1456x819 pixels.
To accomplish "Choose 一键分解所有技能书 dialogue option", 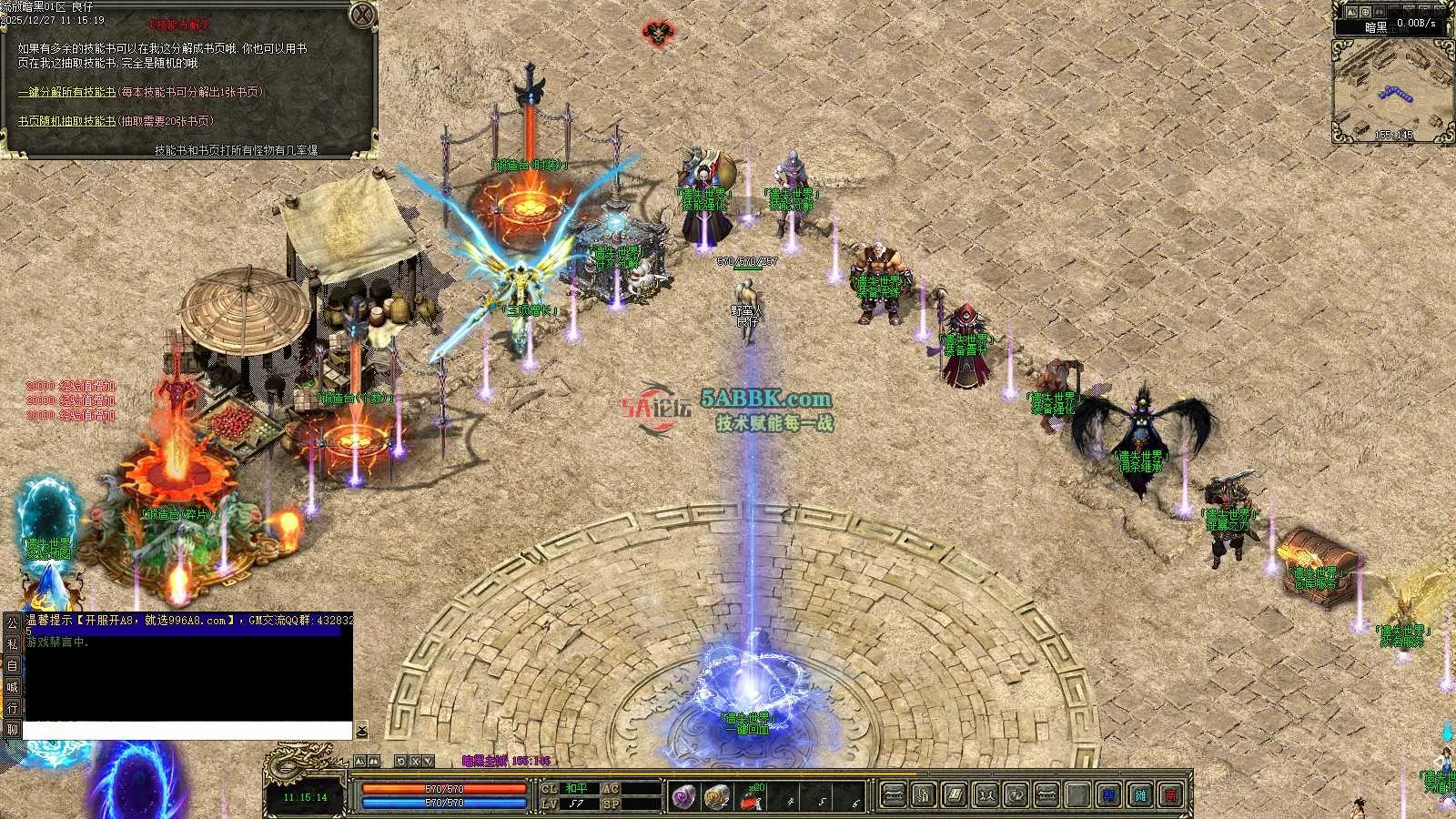I will click(x=66, y=92).
